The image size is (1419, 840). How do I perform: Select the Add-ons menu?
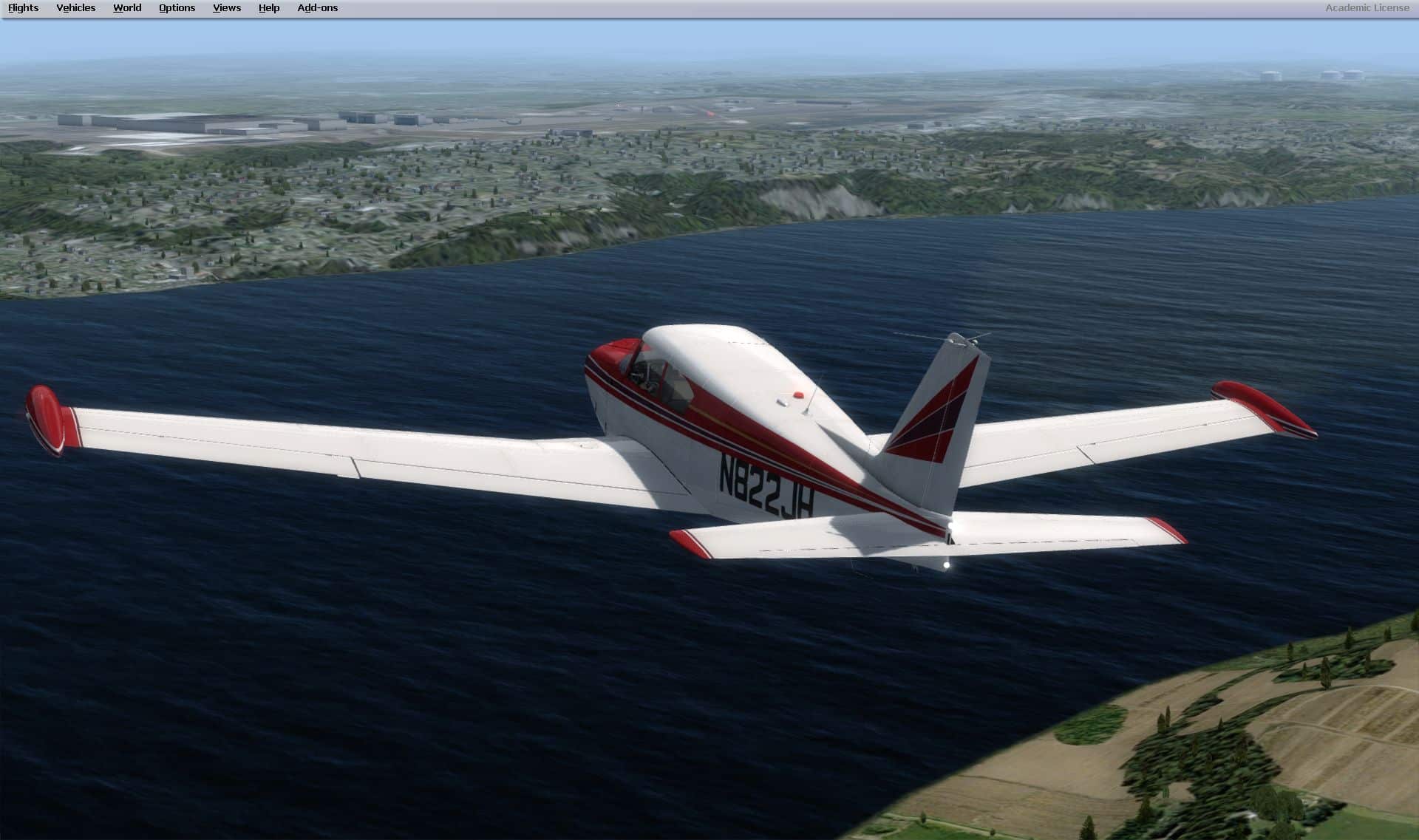317,8
